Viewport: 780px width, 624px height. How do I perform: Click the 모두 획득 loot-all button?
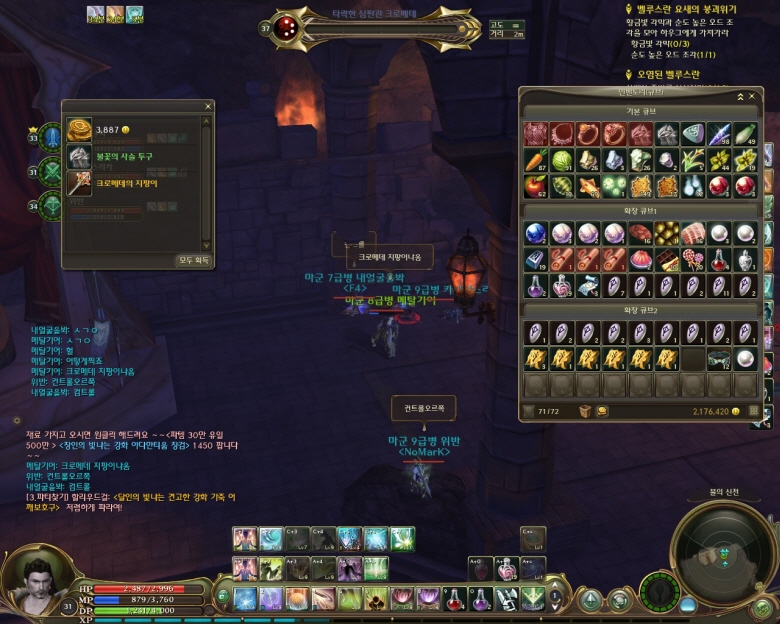click(193, 260)
